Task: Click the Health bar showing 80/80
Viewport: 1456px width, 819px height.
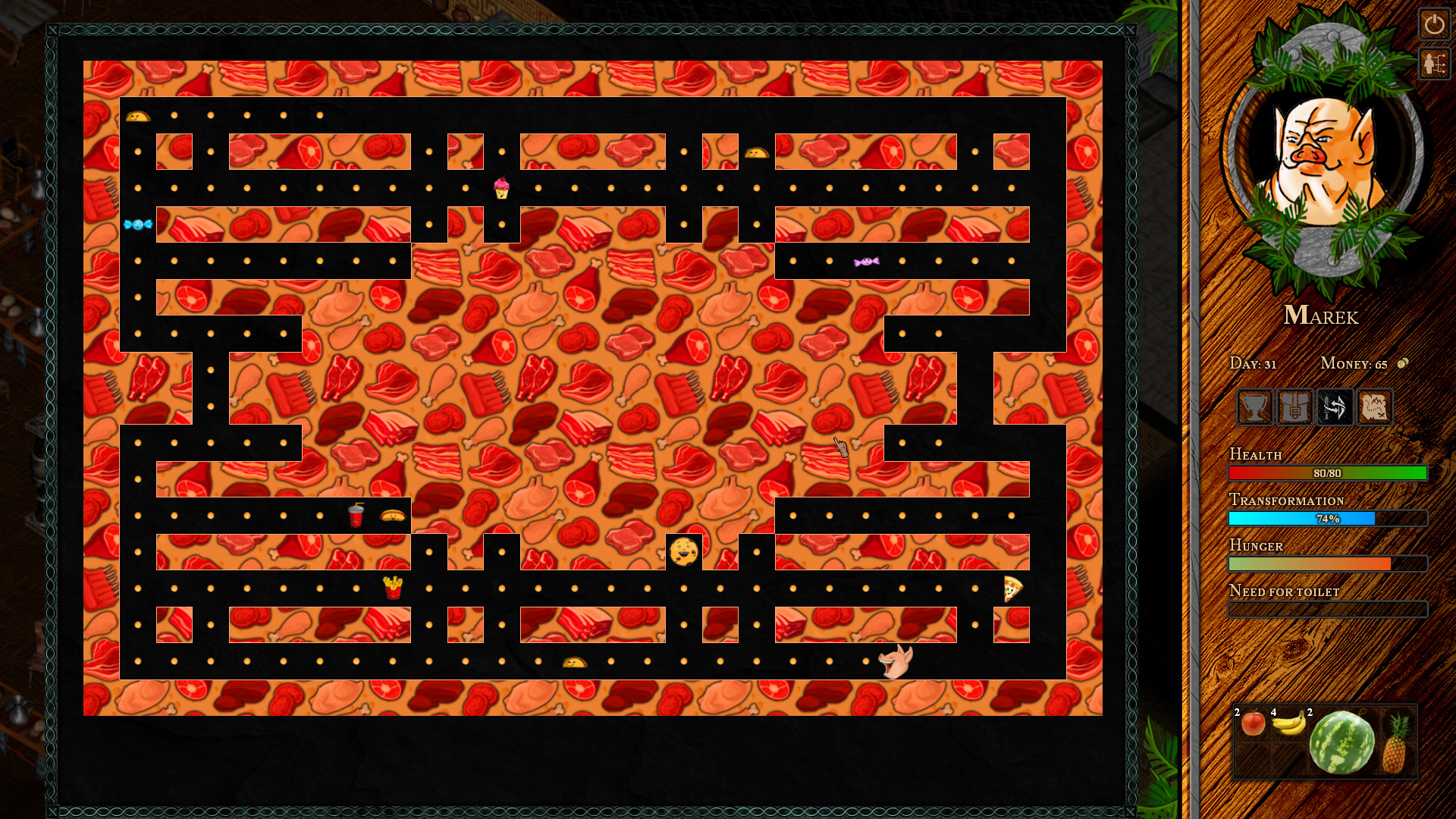Action: (x=1328, y=472)
